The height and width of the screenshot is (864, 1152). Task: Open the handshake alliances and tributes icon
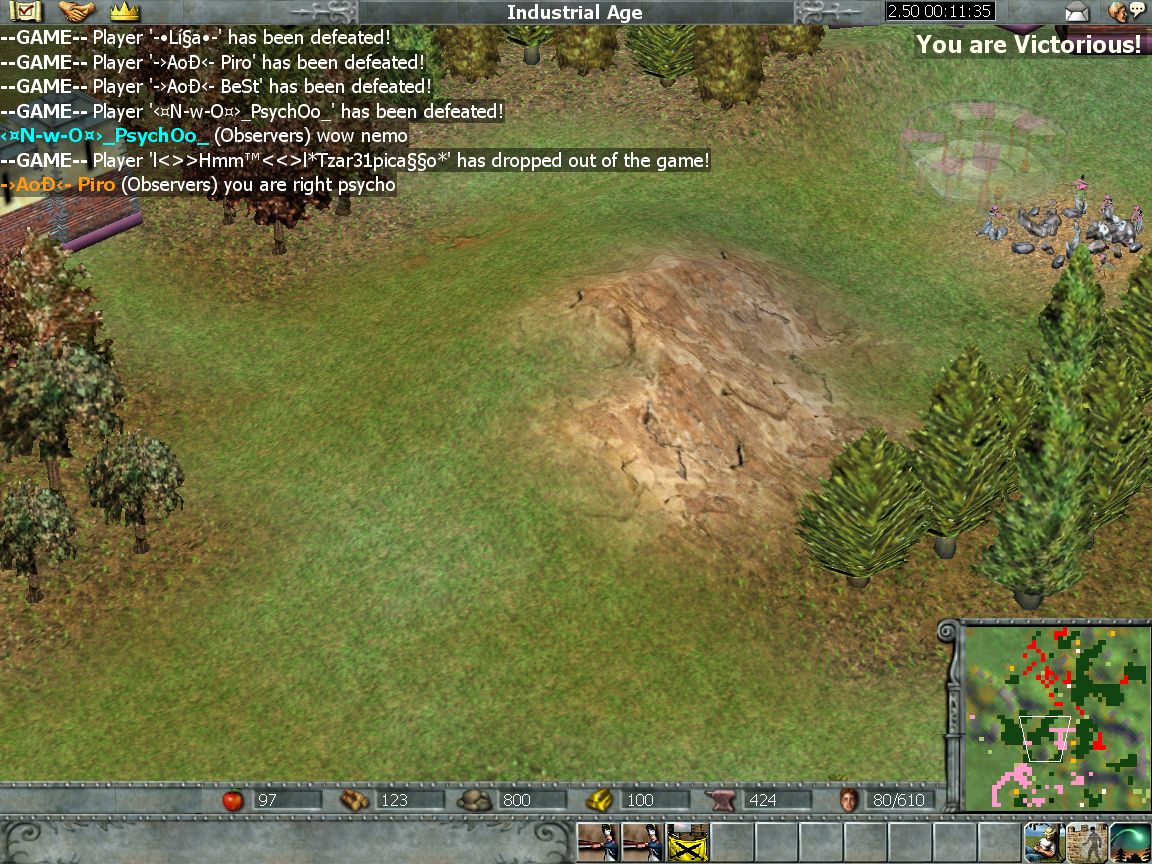(77, 12)
